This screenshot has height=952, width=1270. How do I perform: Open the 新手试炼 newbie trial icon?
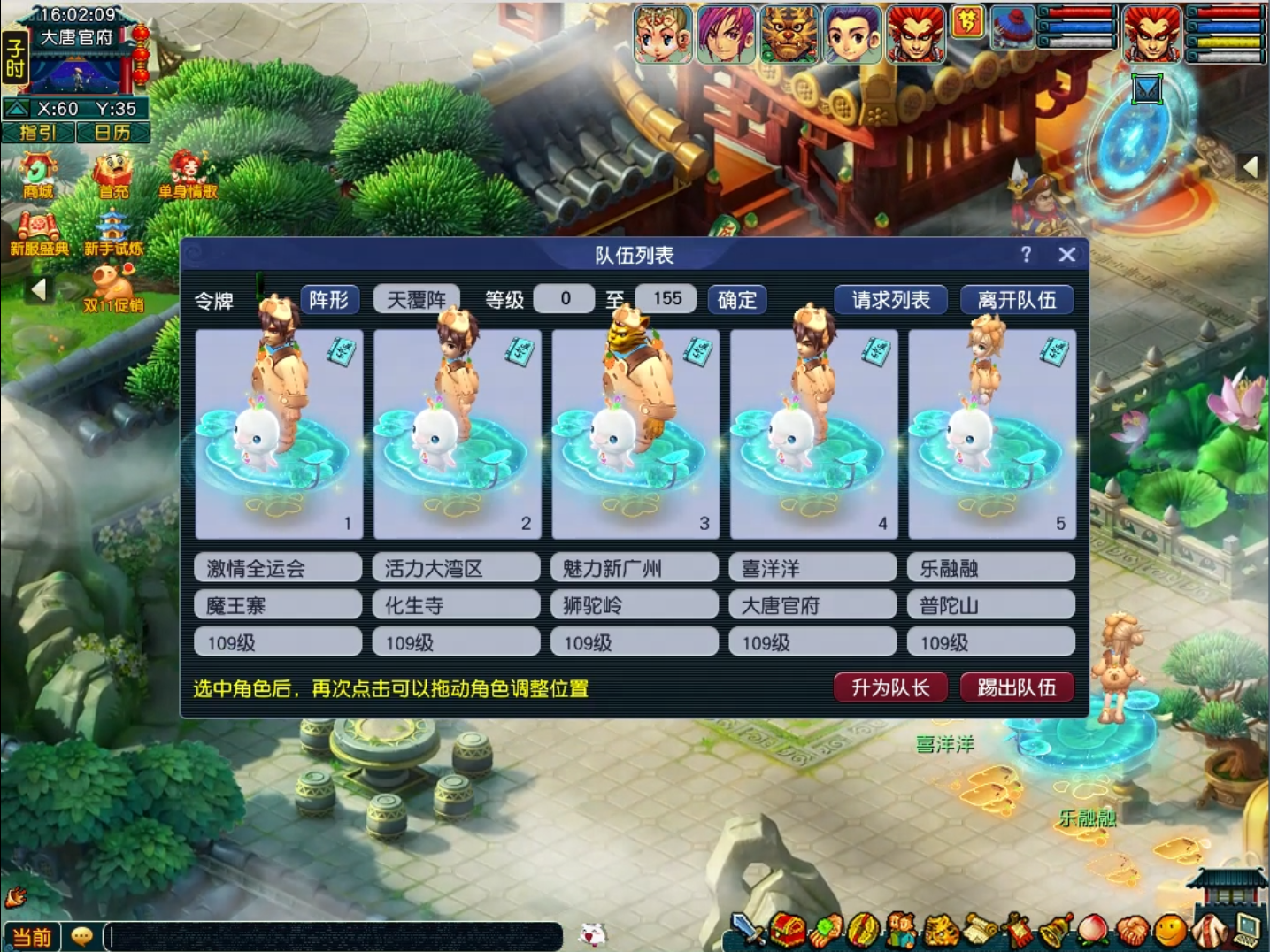pos(112,234)
